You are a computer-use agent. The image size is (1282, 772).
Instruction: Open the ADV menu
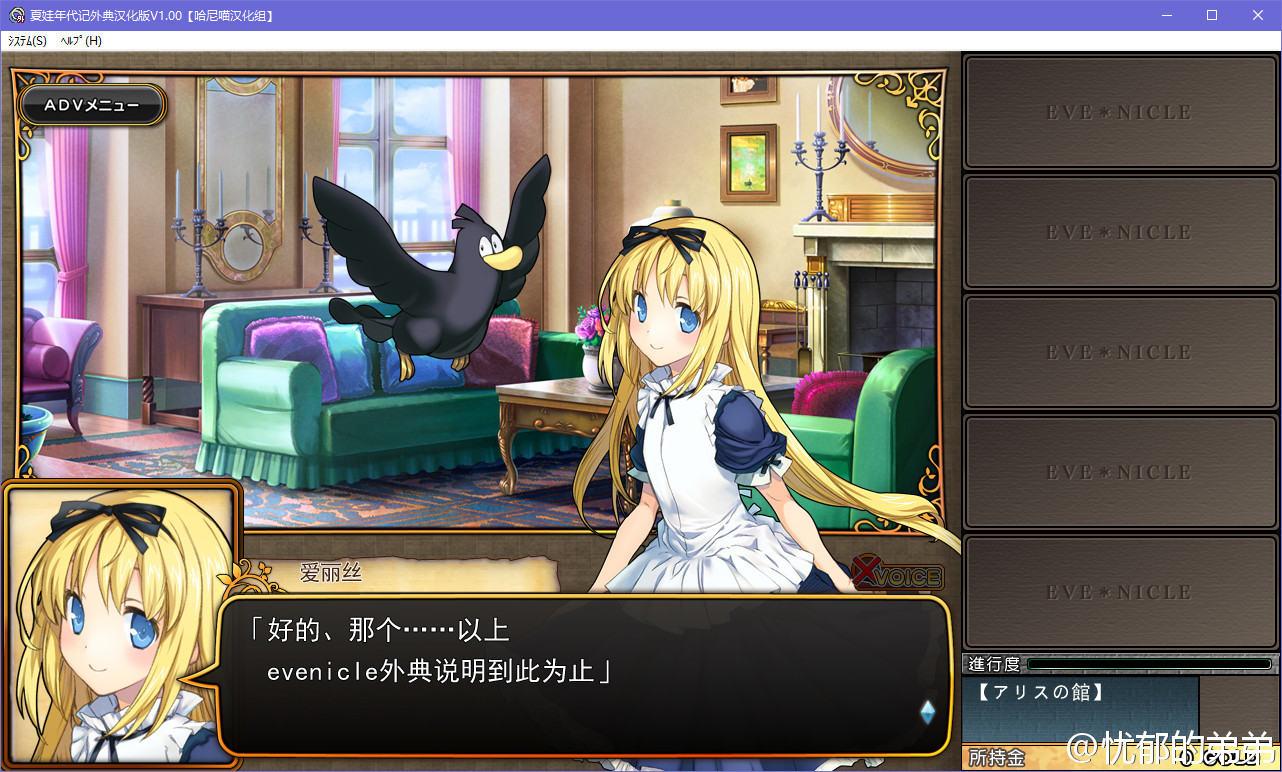[x=92, y=105]
